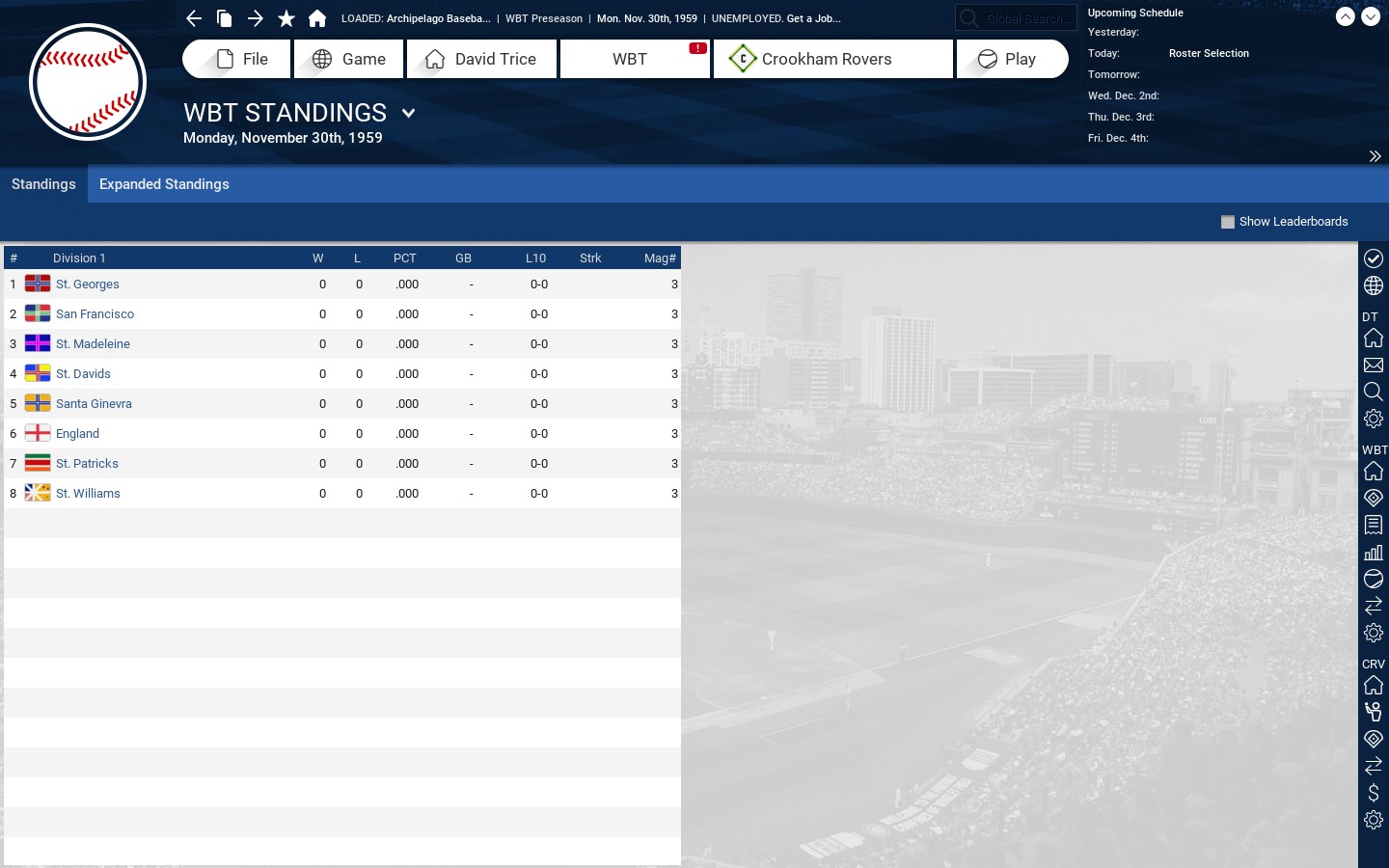This screenshot has width=1389, height=868.
Task: Open the CRV transactions arrows icon
Action: 1374,767
